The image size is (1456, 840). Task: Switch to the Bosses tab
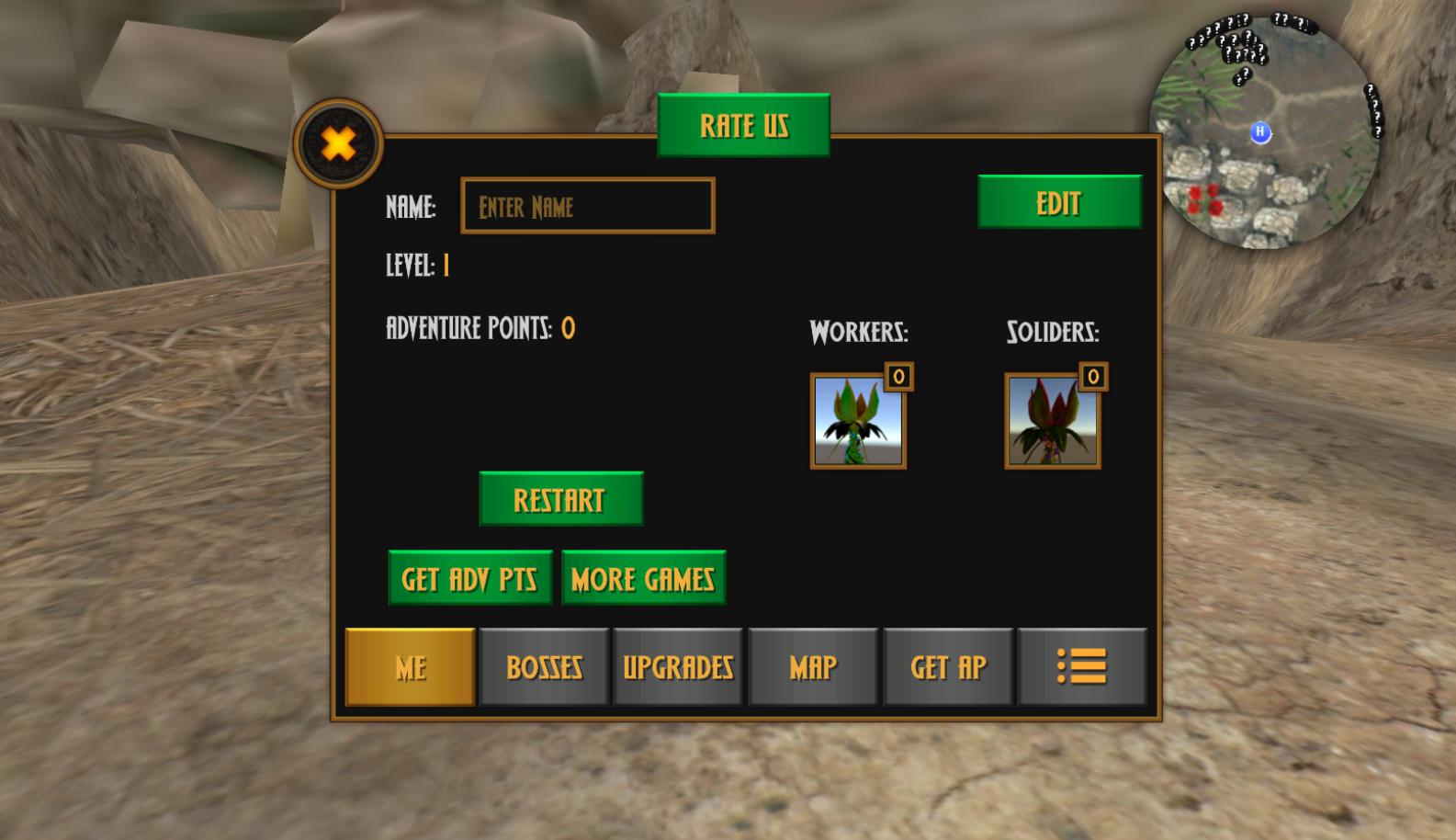coord(544,667)
